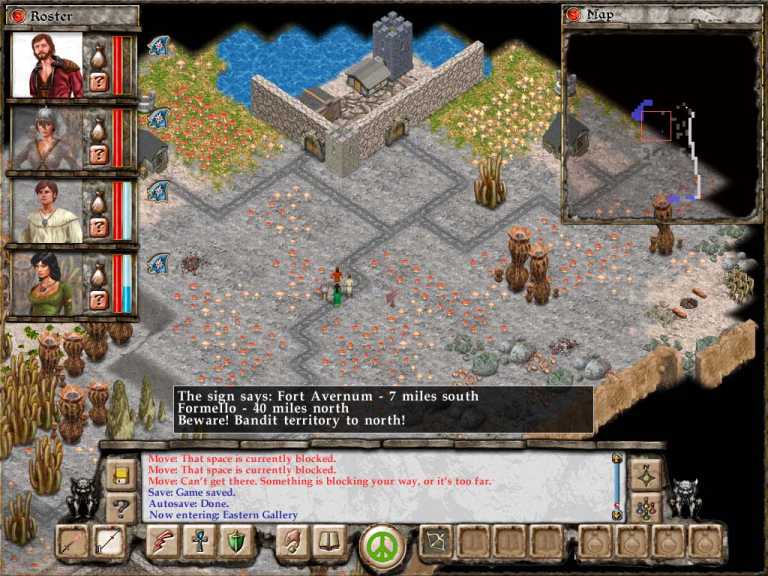Screen dimensions: 768x576
Task: Collapse the Map panel with its red button
Action: (x=574, y=15)
